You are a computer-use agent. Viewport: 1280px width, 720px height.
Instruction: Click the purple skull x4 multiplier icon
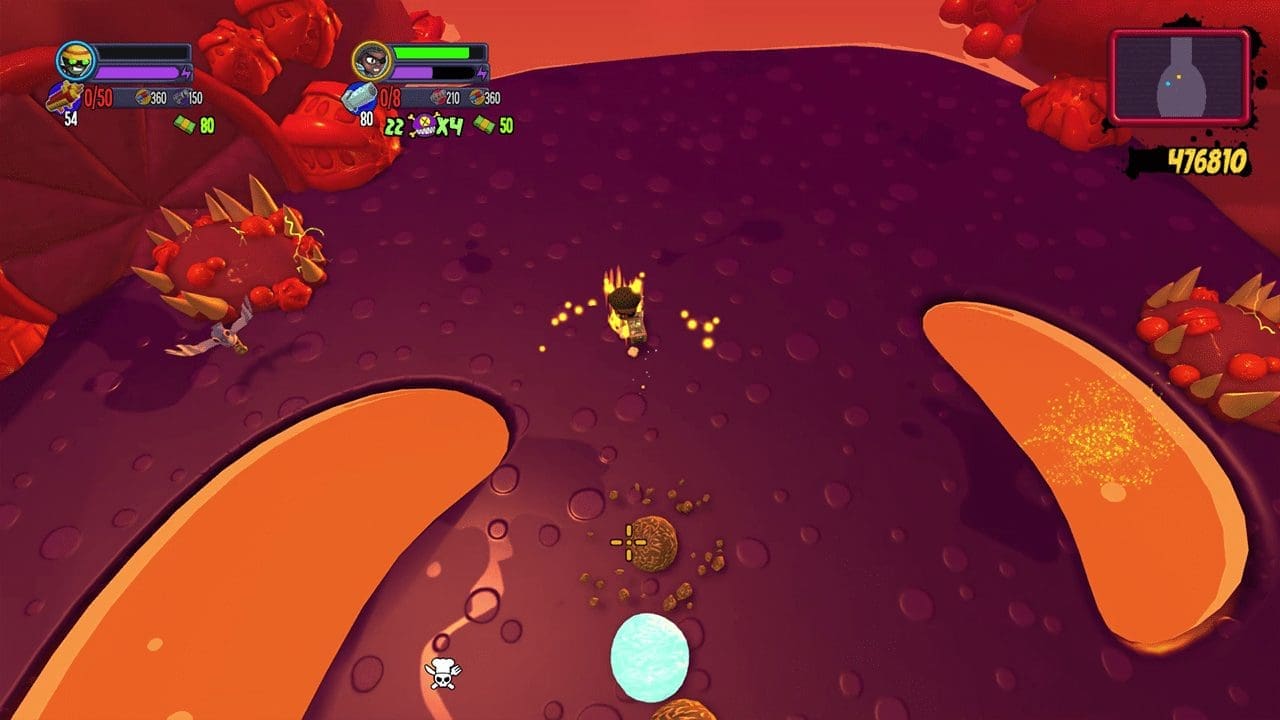point(424,126)
